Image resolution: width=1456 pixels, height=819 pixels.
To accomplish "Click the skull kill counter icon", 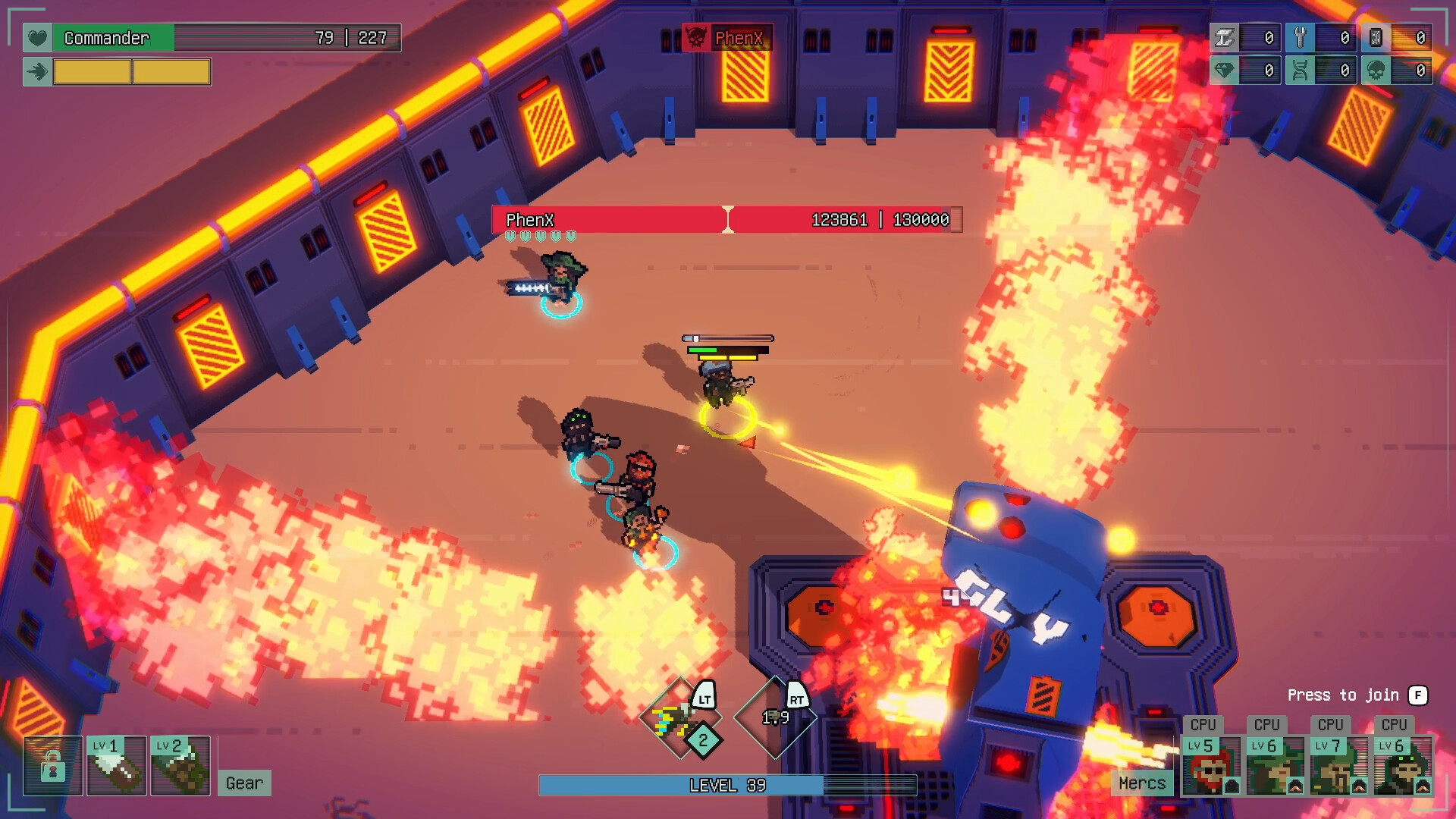I will click(x=1376, y=71).
